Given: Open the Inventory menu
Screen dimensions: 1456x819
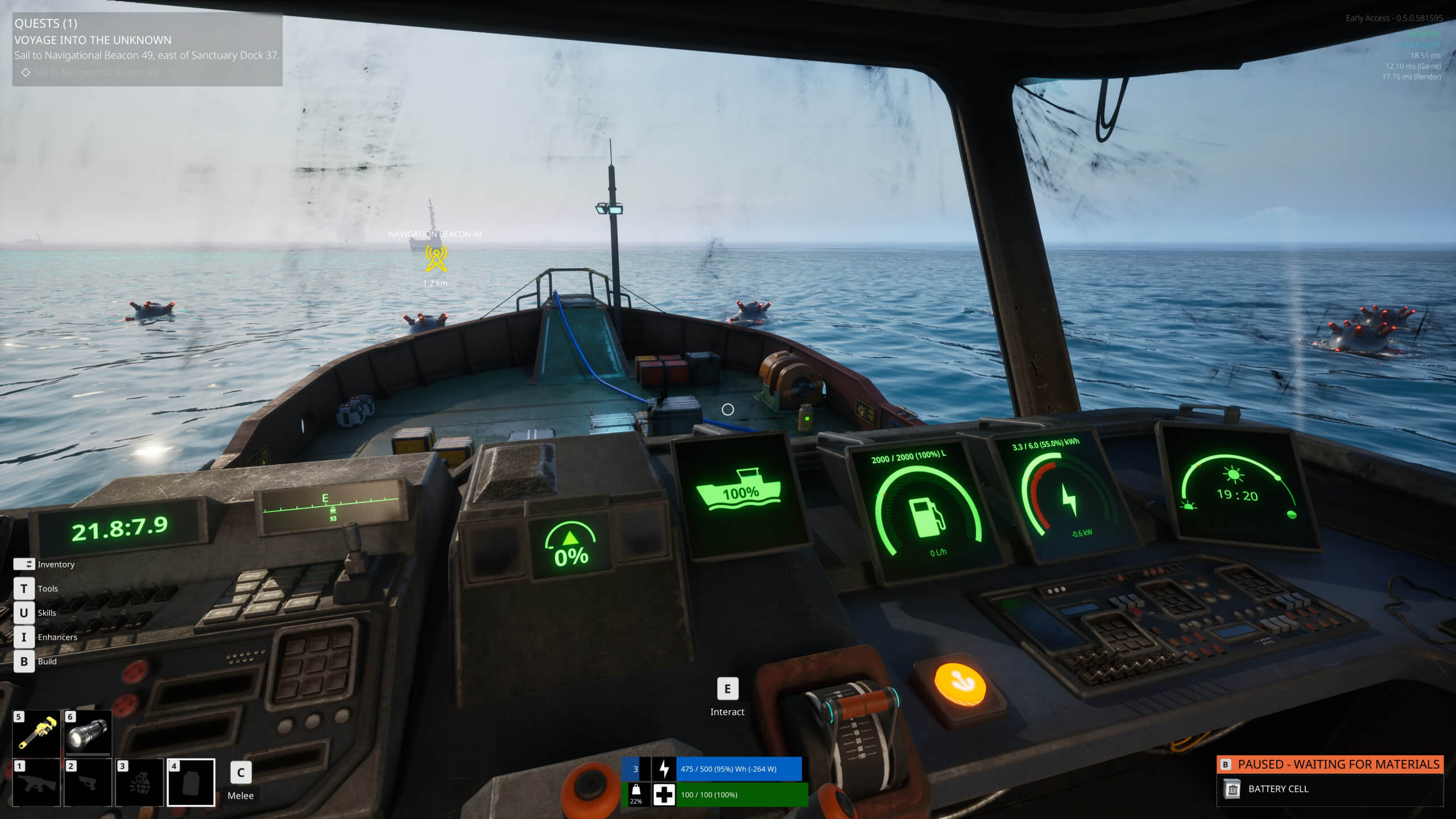Looking at the screenshot, I should pyautogui.click(x=24, y=564).
